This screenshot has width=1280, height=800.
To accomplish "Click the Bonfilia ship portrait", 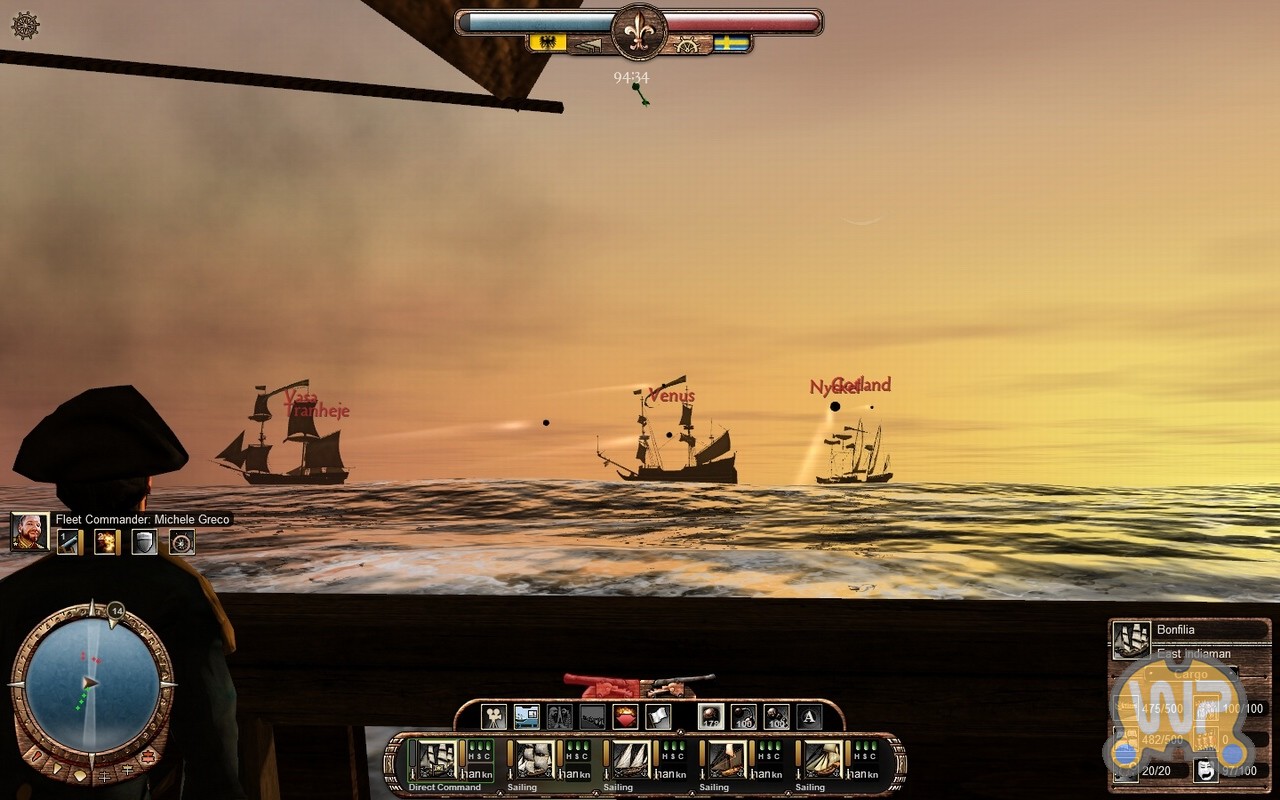I will 1132,639.
